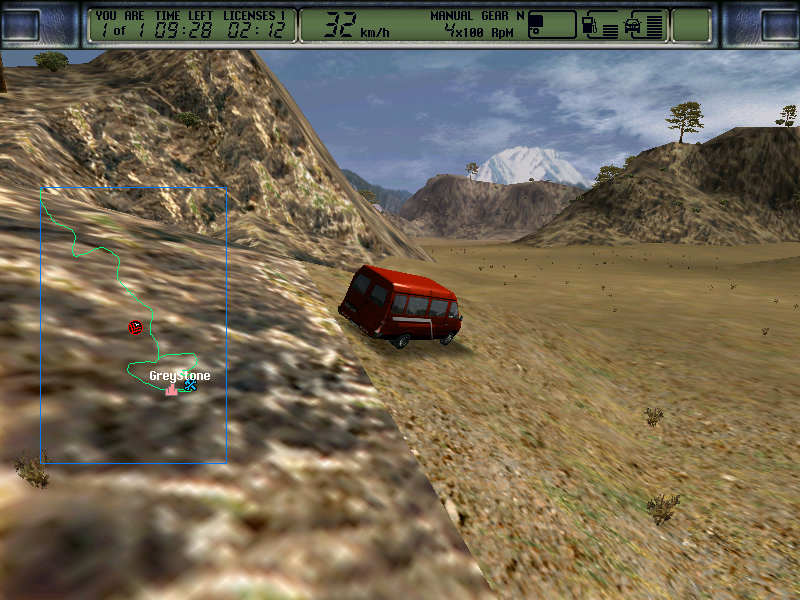The image size is (800, 600).
Task: Click the pink town marker on map
Action: 171,389
